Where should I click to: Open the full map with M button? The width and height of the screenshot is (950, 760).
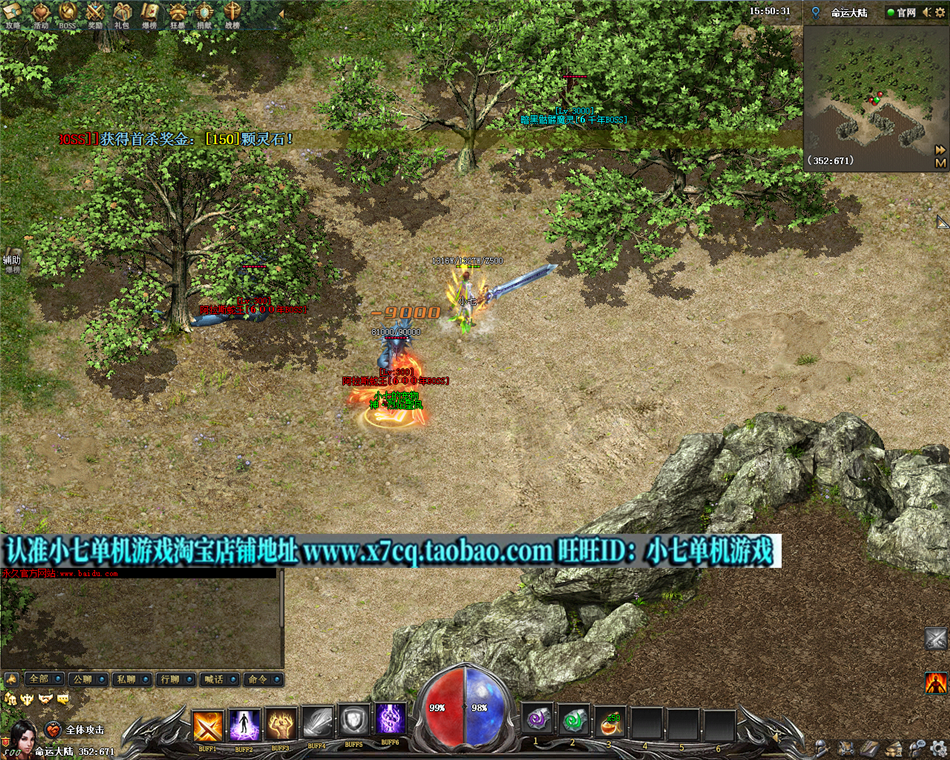pyautogui.click(x=940, y=162)
